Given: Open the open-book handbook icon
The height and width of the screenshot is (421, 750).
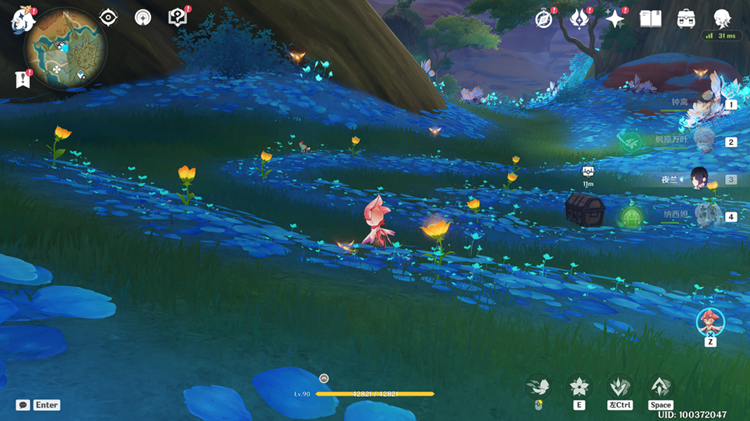Looking at the screenshot, I should click(651, 18).
